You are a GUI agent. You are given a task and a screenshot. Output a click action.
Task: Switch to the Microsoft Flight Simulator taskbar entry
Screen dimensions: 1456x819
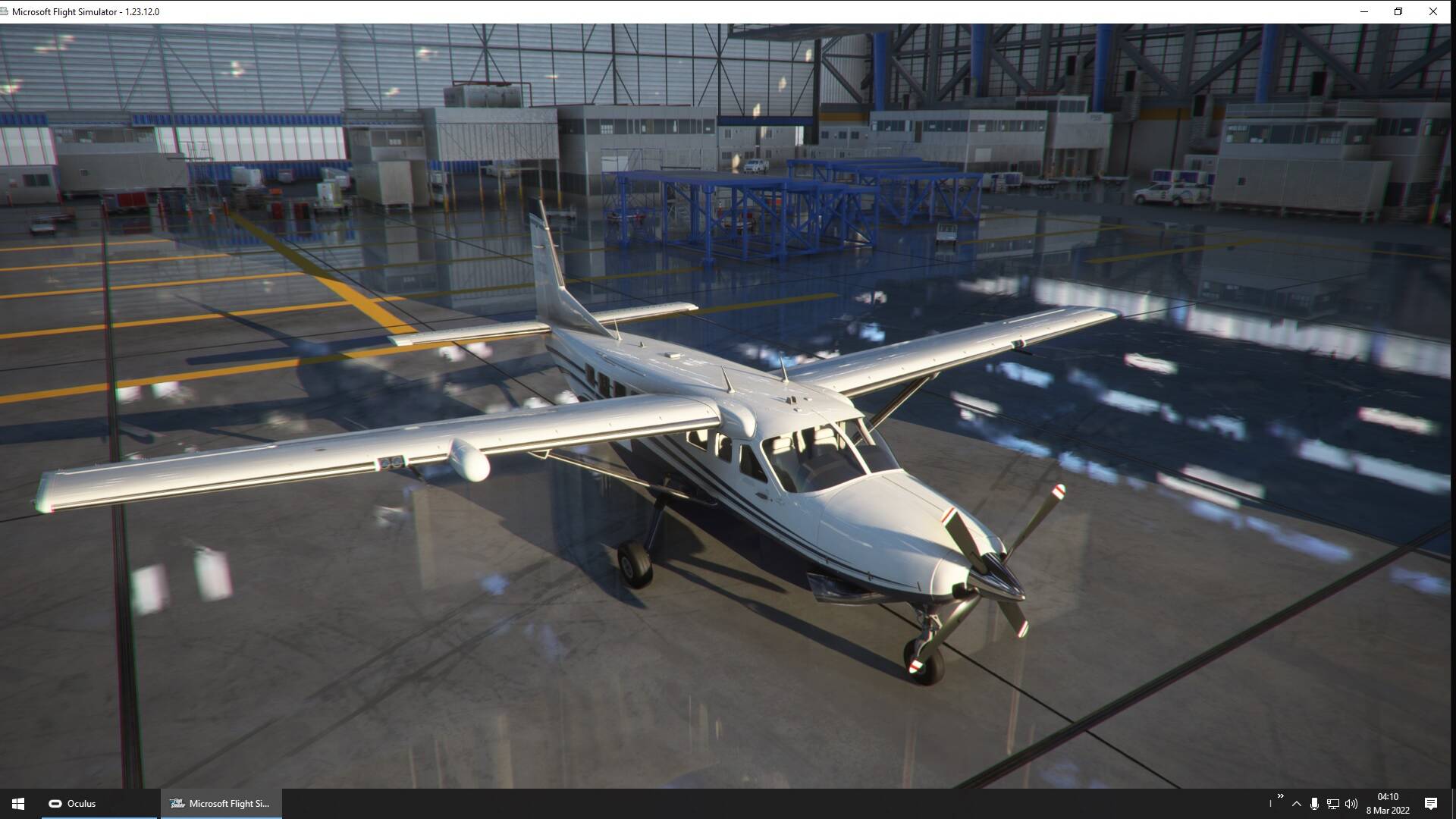pos(220,803)
